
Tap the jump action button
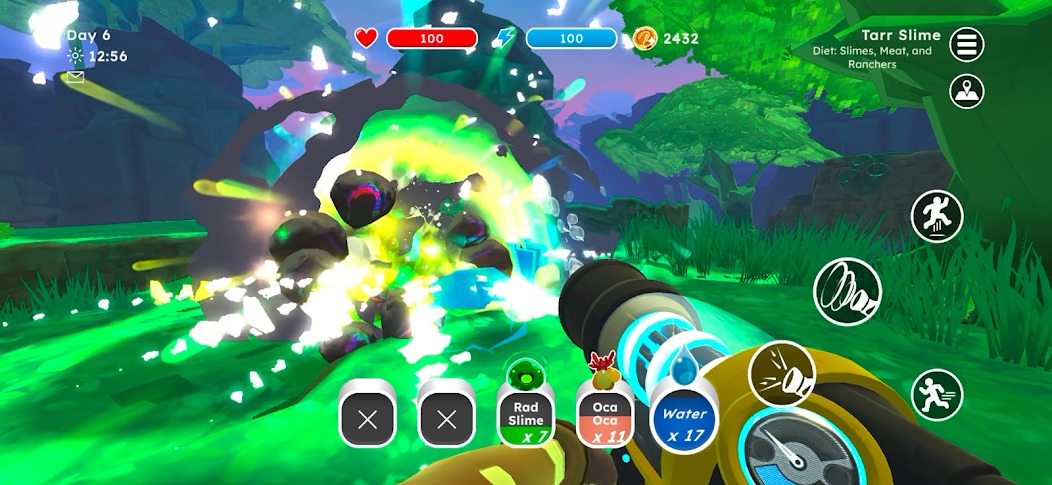[936, 215]
